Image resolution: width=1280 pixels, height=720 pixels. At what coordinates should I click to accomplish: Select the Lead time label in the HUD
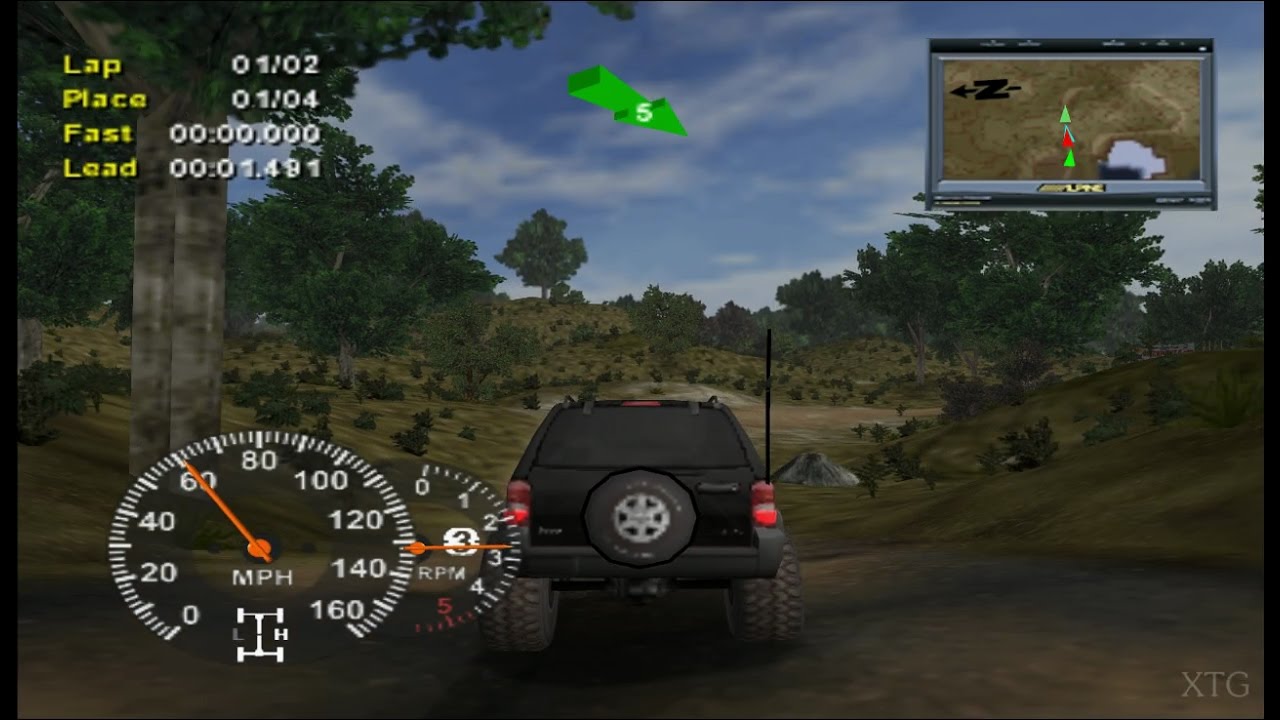(98, 169)
